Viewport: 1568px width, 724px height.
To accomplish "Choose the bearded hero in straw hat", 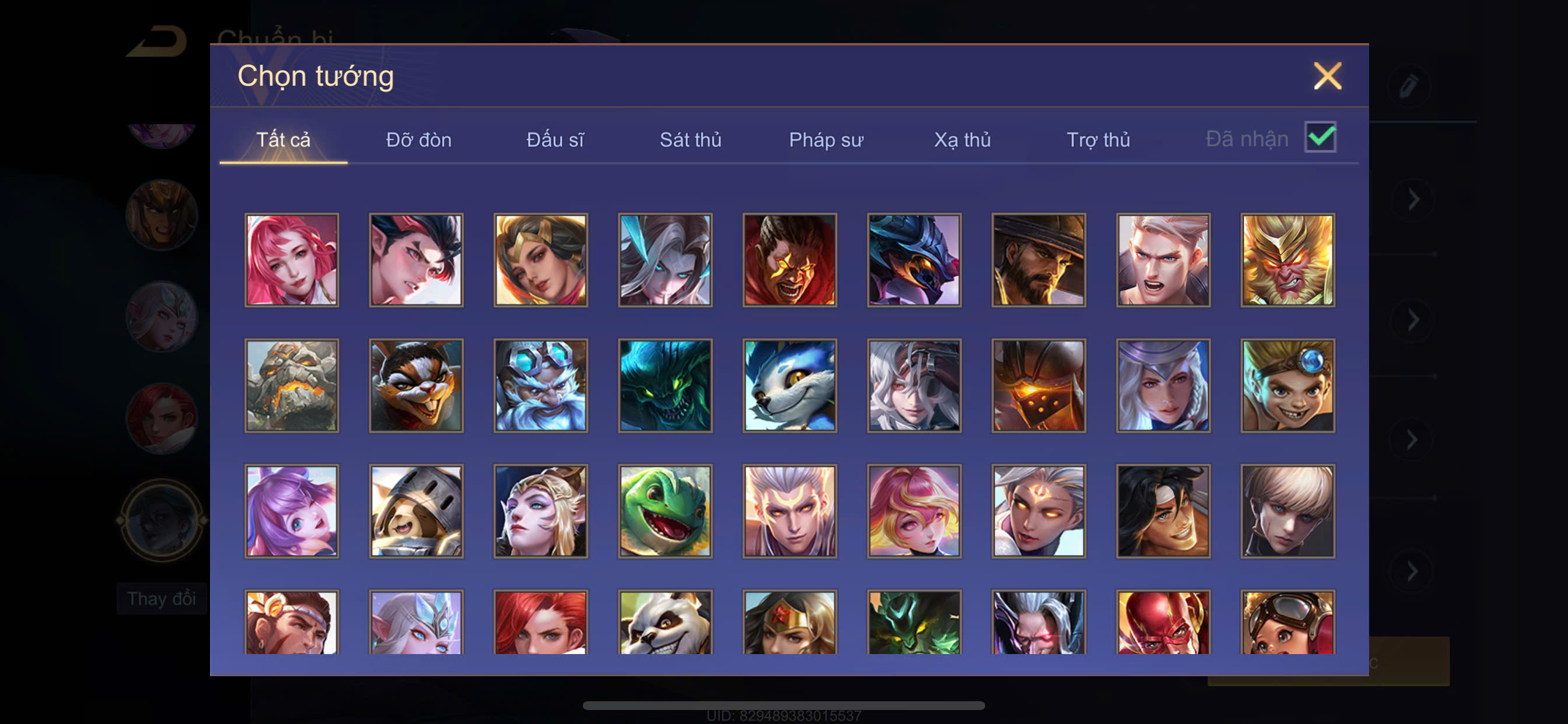I will [x=1038, y=260].
